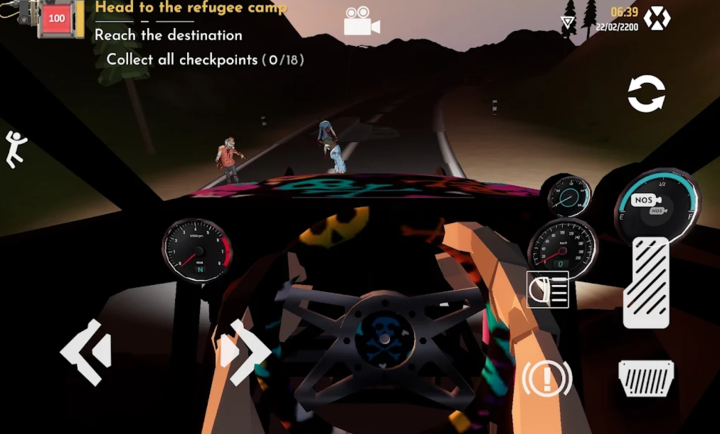Open the Head to the refugee camp objective

(190, 8)
